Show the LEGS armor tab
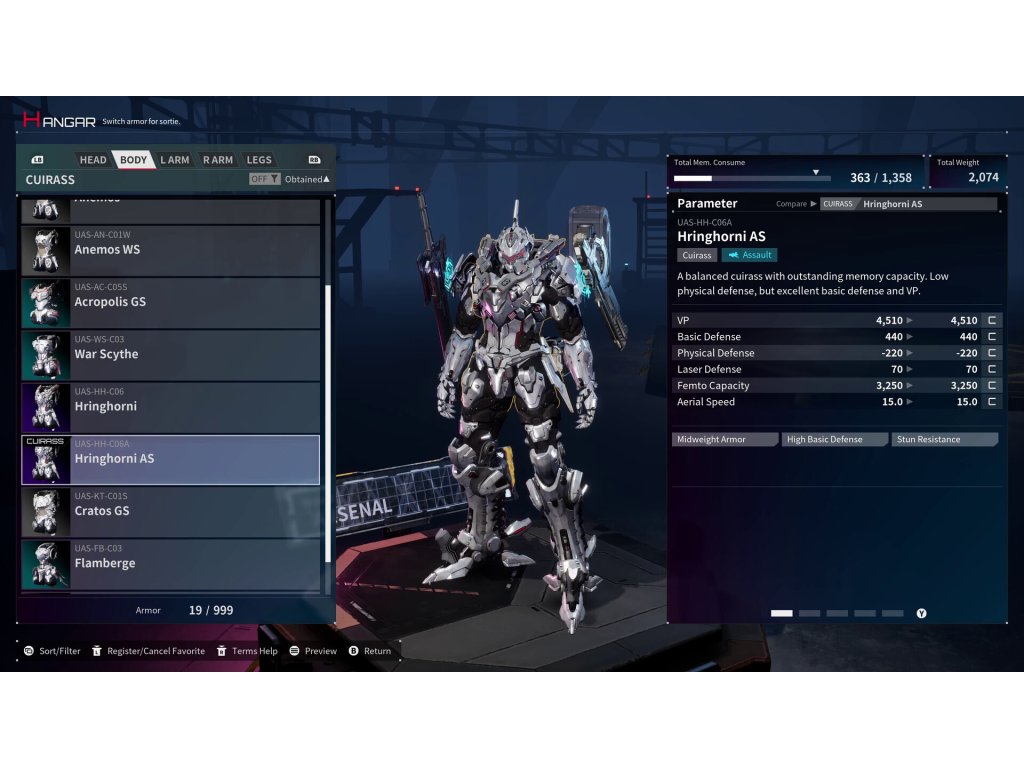The width and height of the screenshot is (1024, 768). pos(259,160)
